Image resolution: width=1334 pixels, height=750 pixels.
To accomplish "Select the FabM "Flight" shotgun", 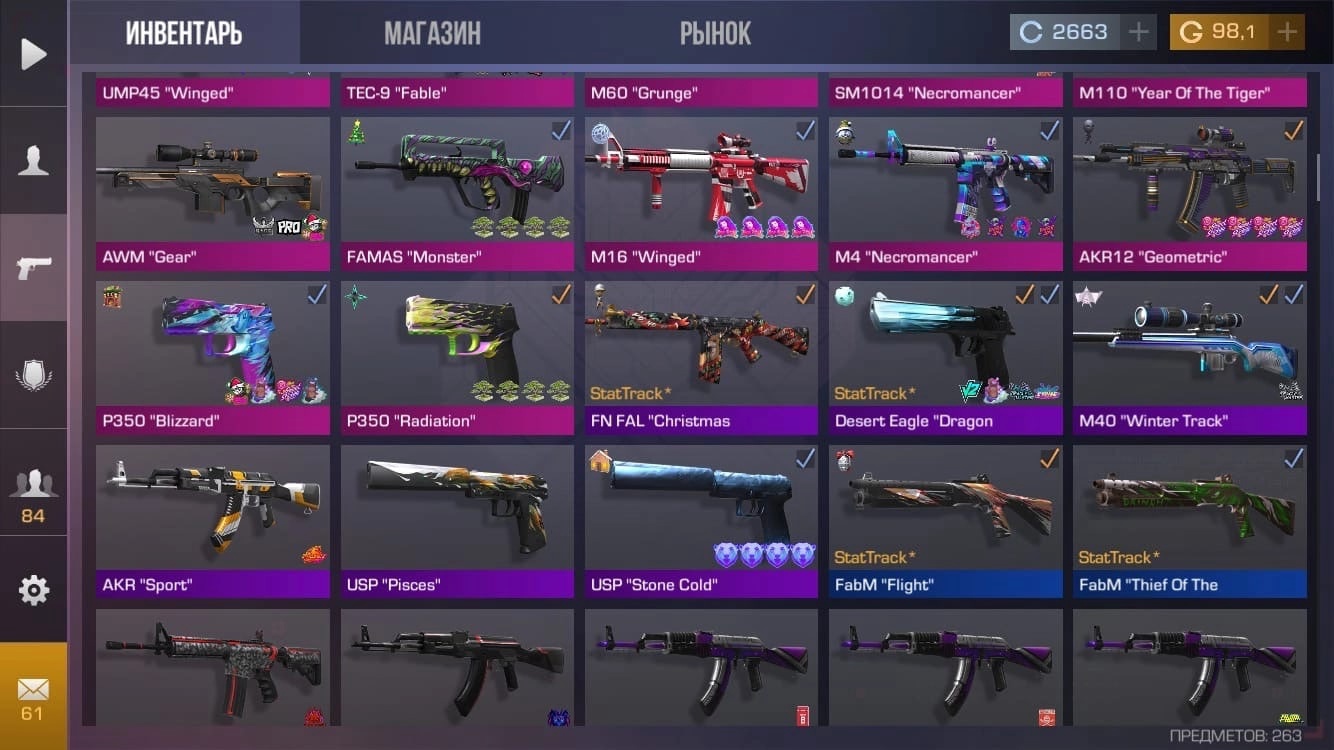I will pos(945,521).
